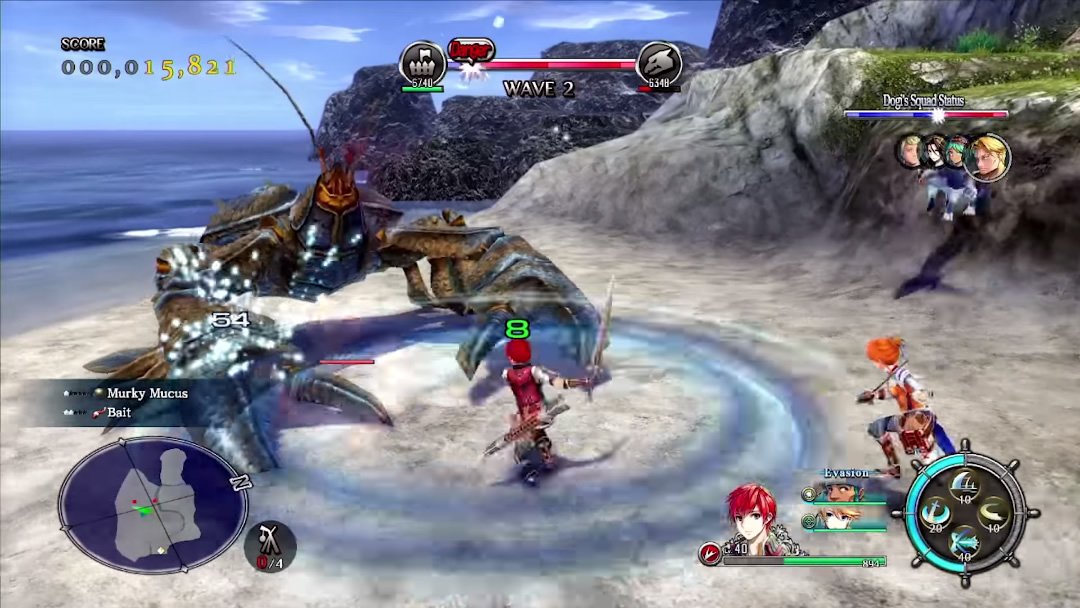Image resolution: width=1080 pixels, height=608 pixels.
Task: Click the beast head enemy icon
Action: pos(658,64)
